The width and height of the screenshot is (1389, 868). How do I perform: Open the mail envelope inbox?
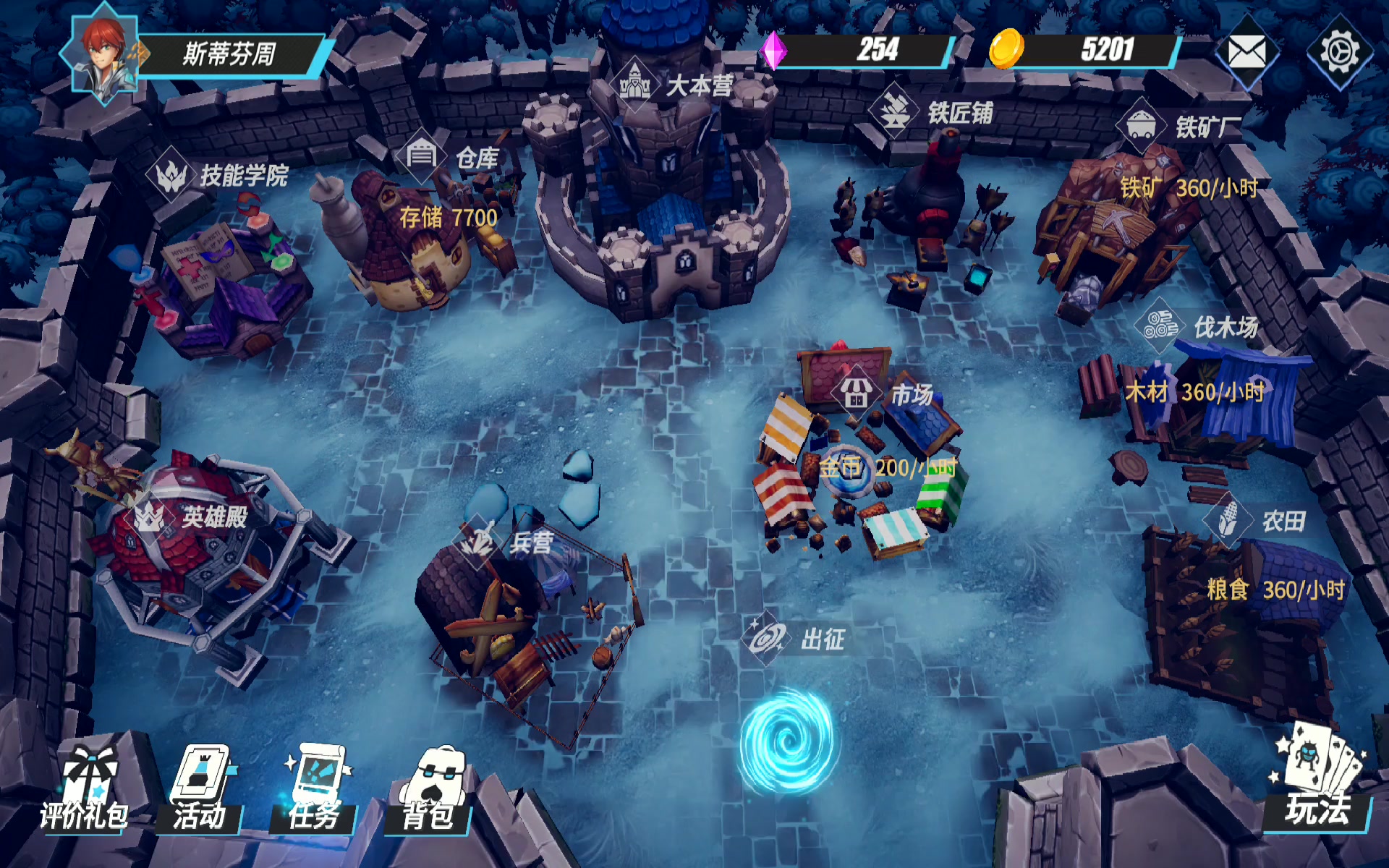tap(1246, 52)
